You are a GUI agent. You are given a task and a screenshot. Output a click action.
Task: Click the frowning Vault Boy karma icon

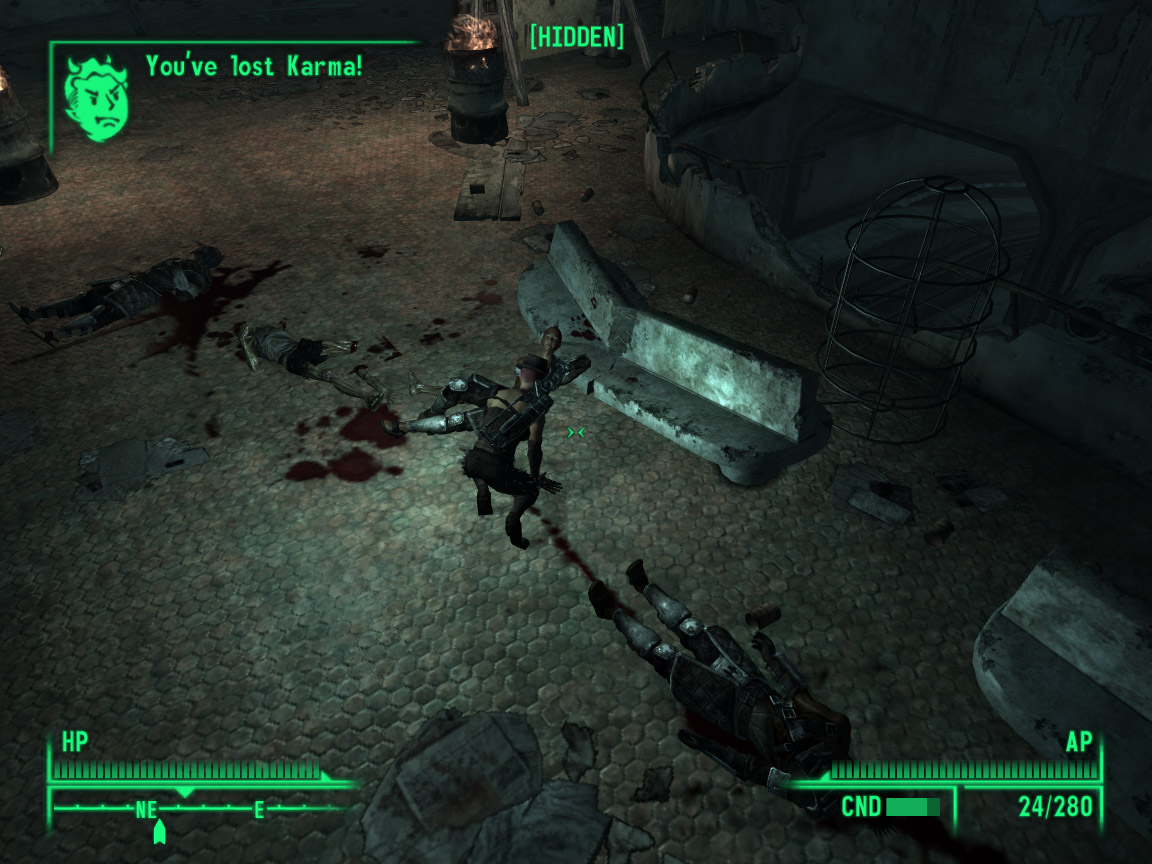(x=96, y=98)
